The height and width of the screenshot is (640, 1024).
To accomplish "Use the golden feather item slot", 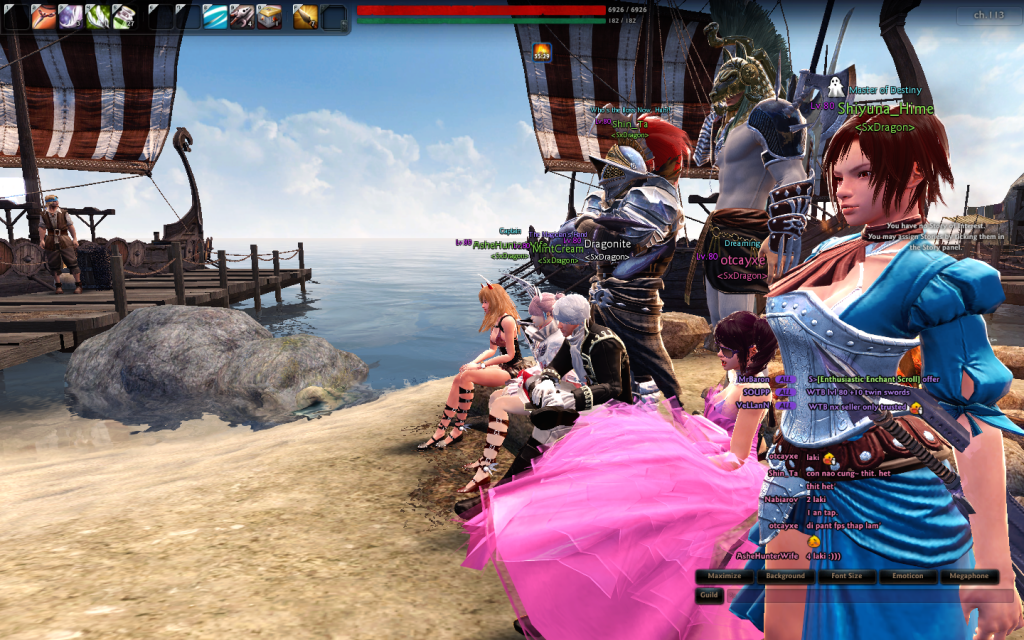I will pyautogui.click(x=305, y=15).
